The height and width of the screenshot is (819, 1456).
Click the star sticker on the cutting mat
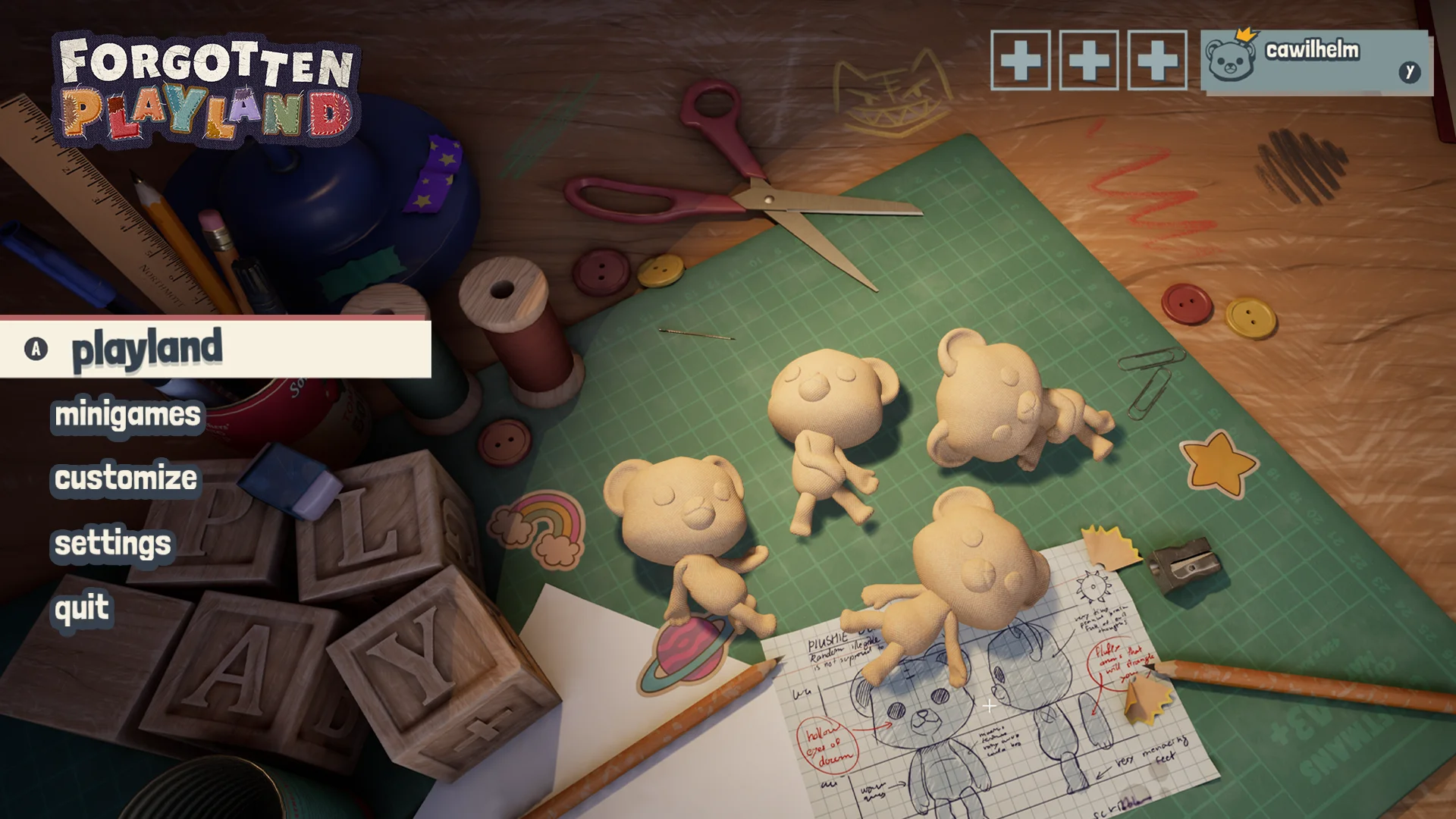(x=1219, y=464)
